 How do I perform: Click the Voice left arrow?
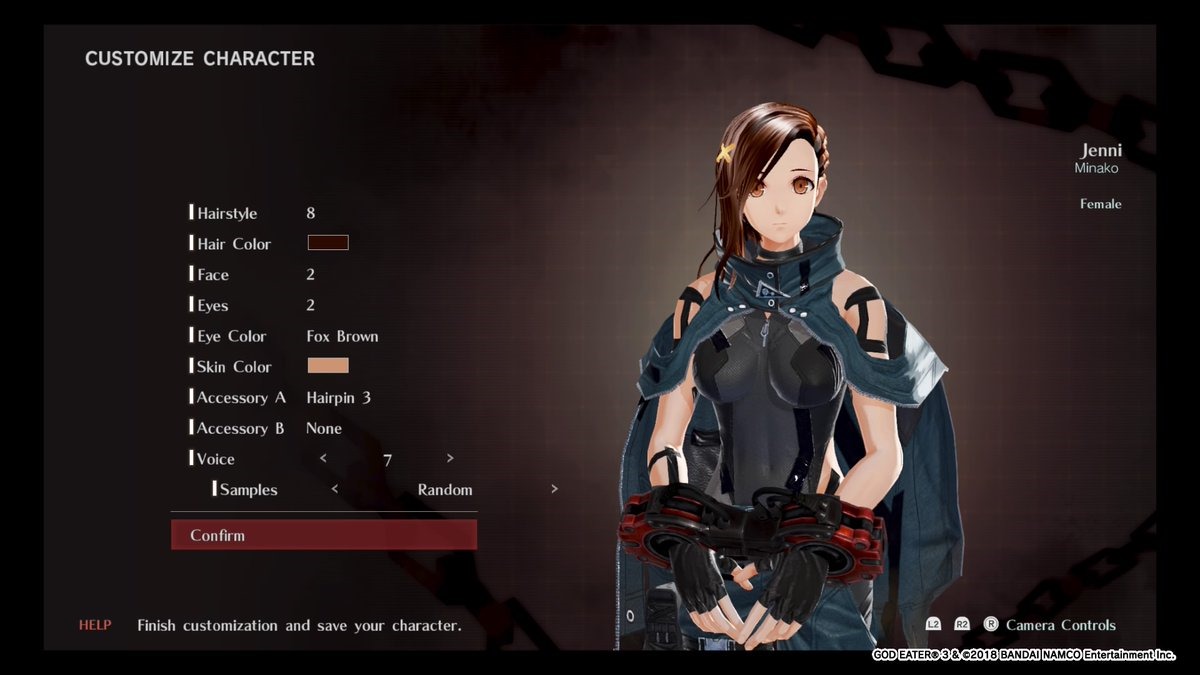point(323,458)
